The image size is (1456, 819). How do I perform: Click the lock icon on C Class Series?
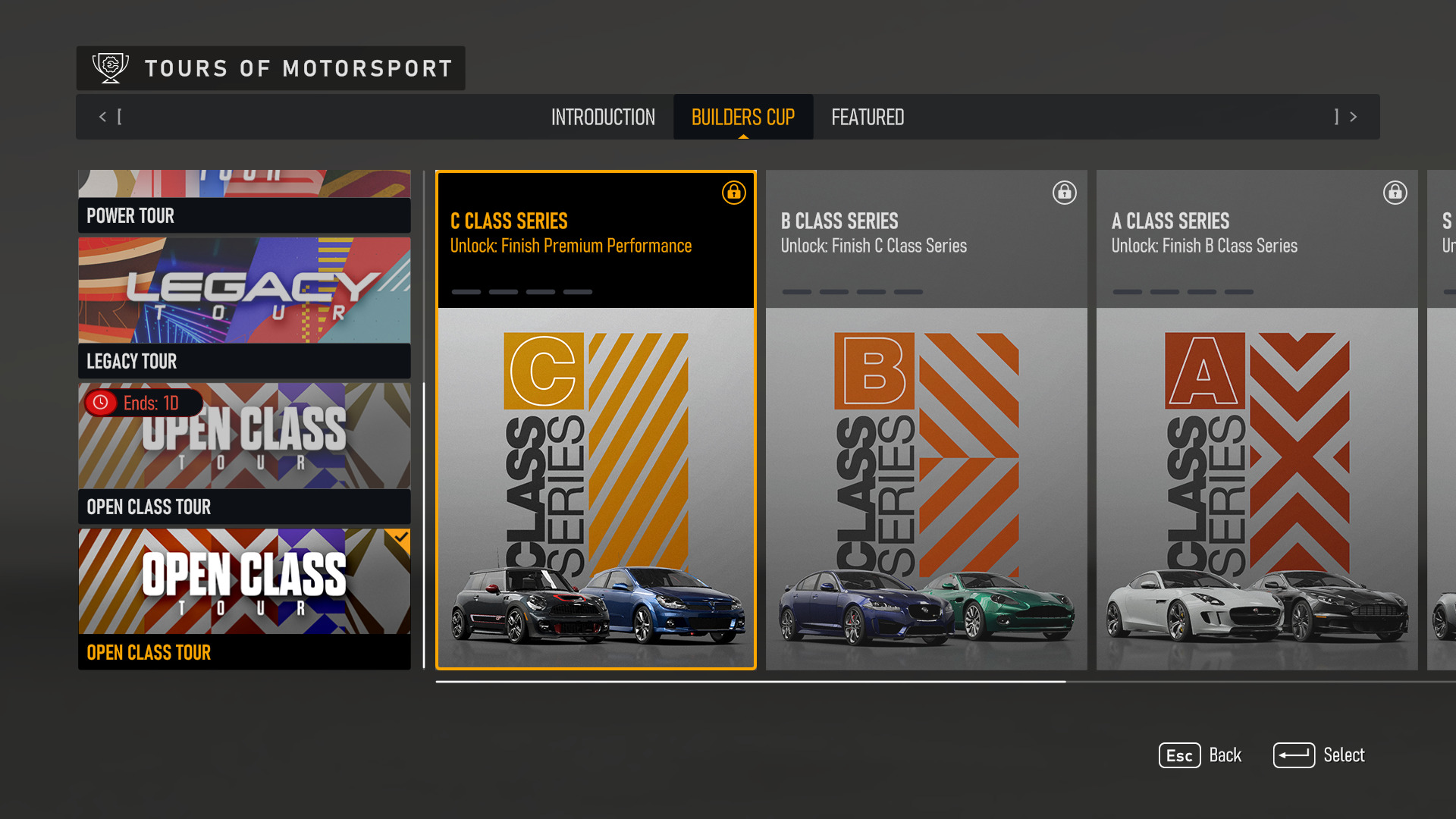click(733, 193)
